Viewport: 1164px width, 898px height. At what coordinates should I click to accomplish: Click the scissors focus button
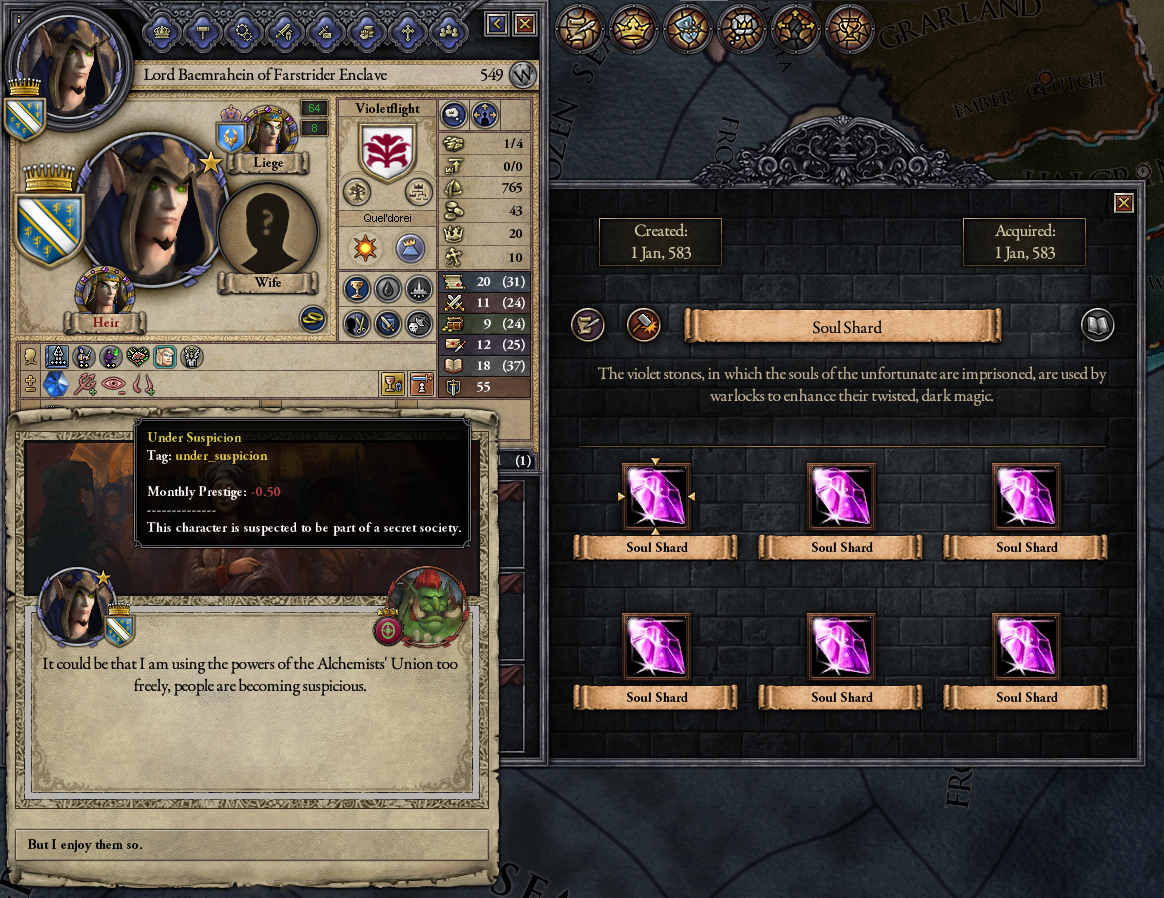(357, 323)
